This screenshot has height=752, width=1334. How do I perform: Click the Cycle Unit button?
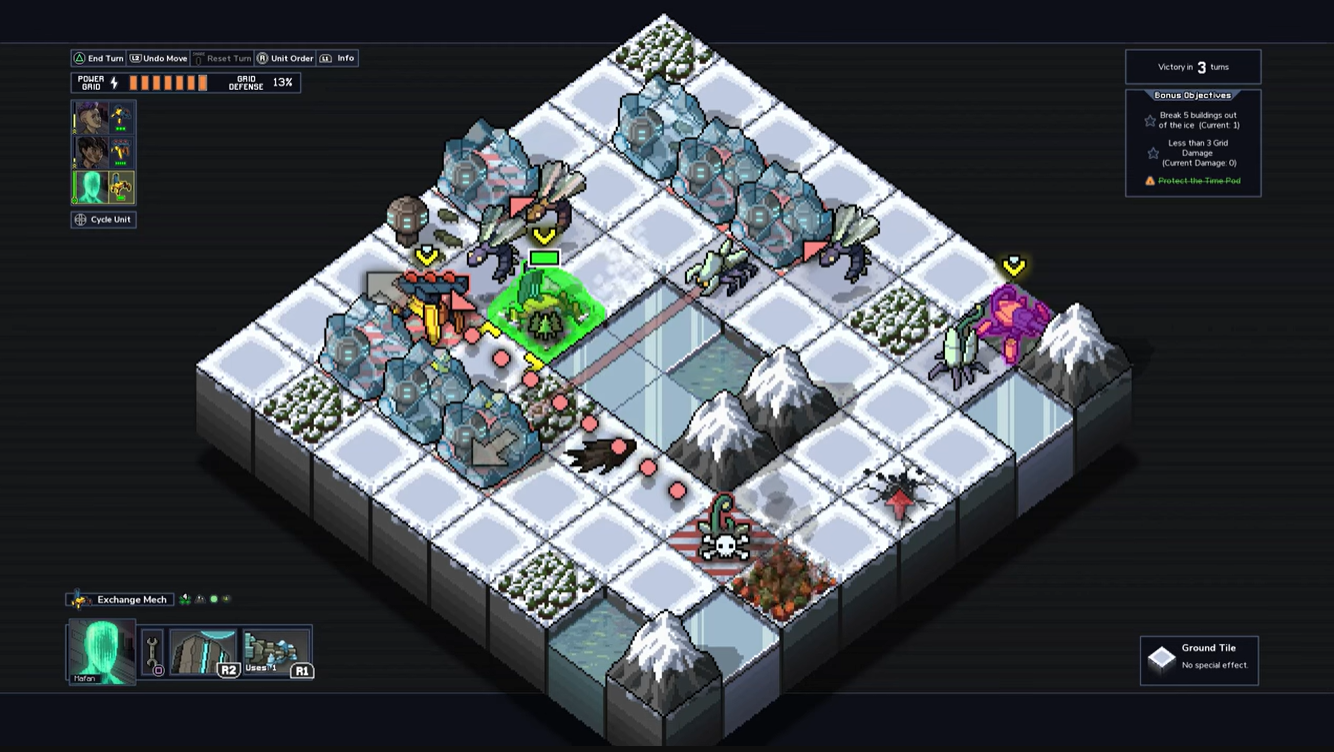click(103, 220)
